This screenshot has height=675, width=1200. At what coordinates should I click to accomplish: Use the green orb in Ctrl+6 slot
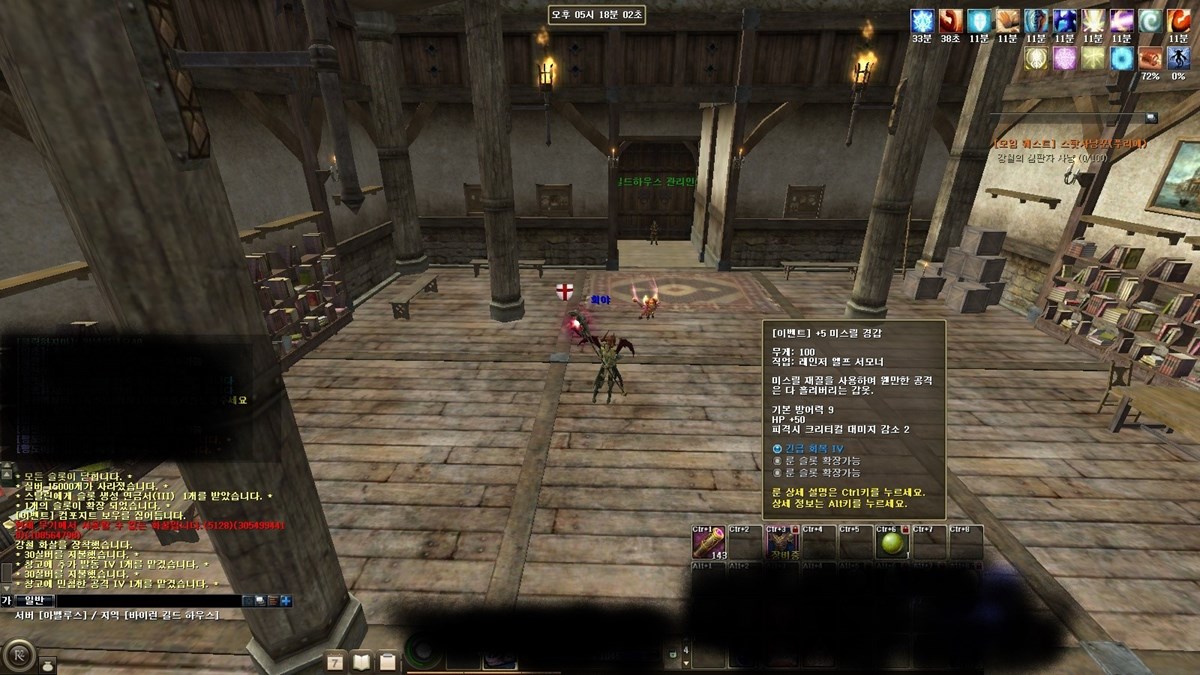891,543
